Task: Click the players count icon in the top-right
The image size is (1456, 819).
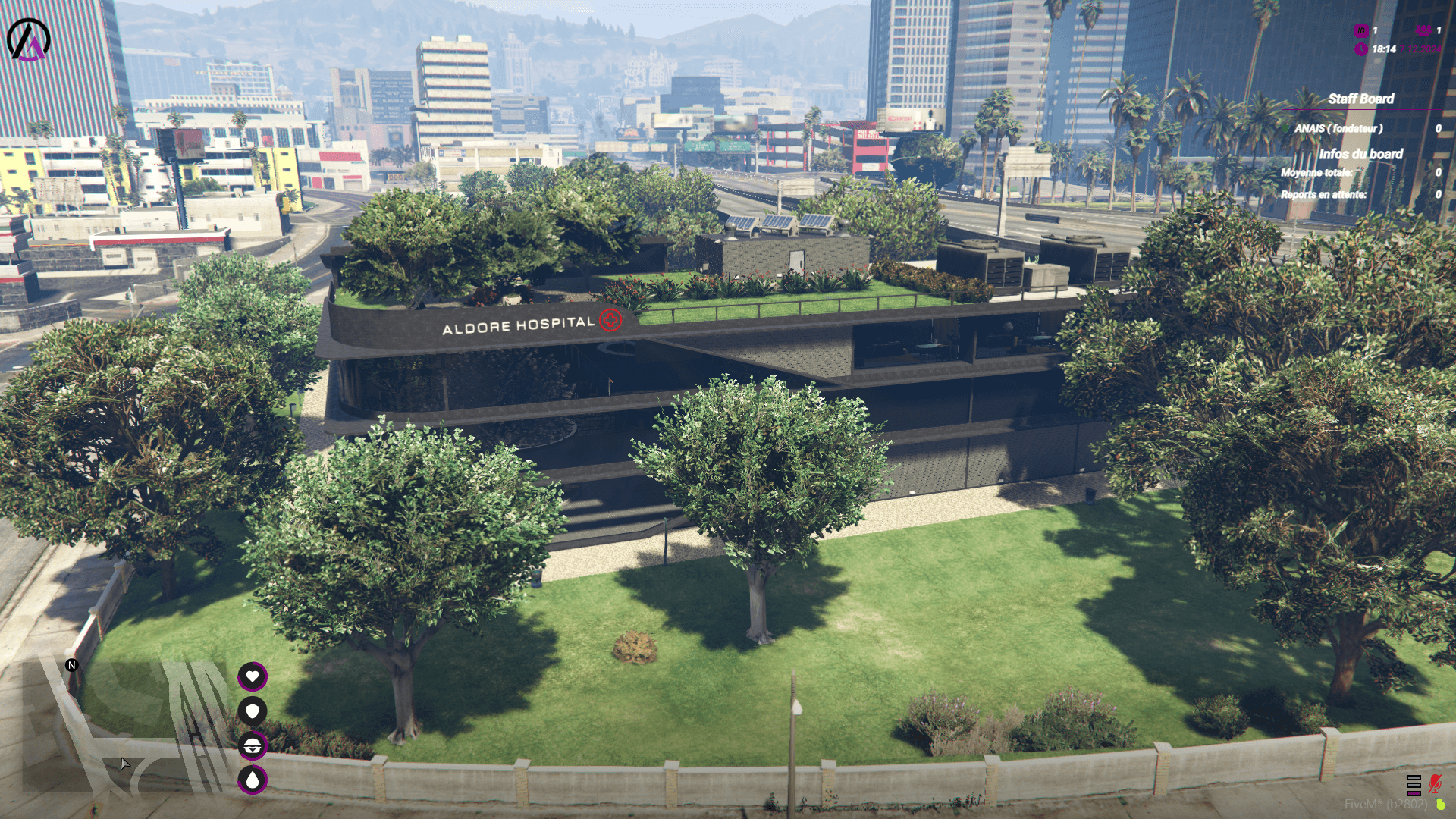Action: pos(1424,32)
